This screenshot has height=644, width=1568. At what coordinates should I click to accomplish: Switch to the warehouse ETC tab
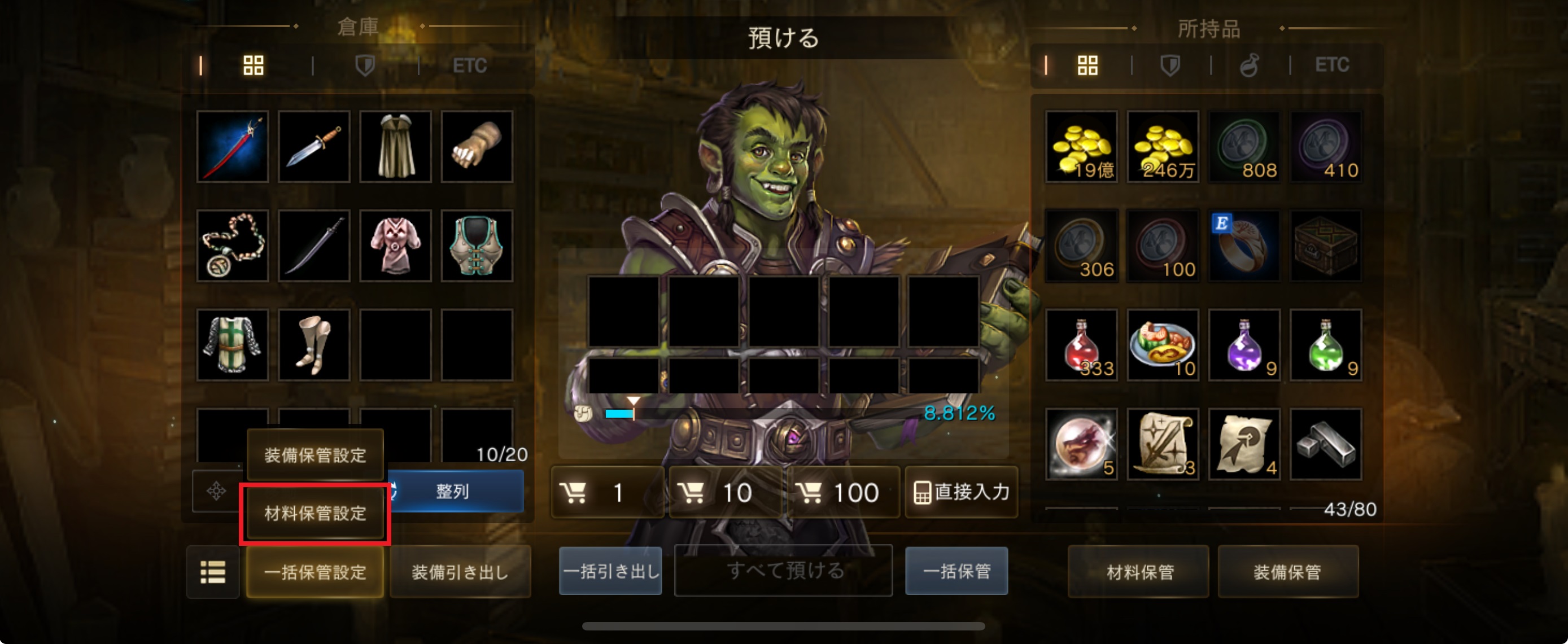469,65
